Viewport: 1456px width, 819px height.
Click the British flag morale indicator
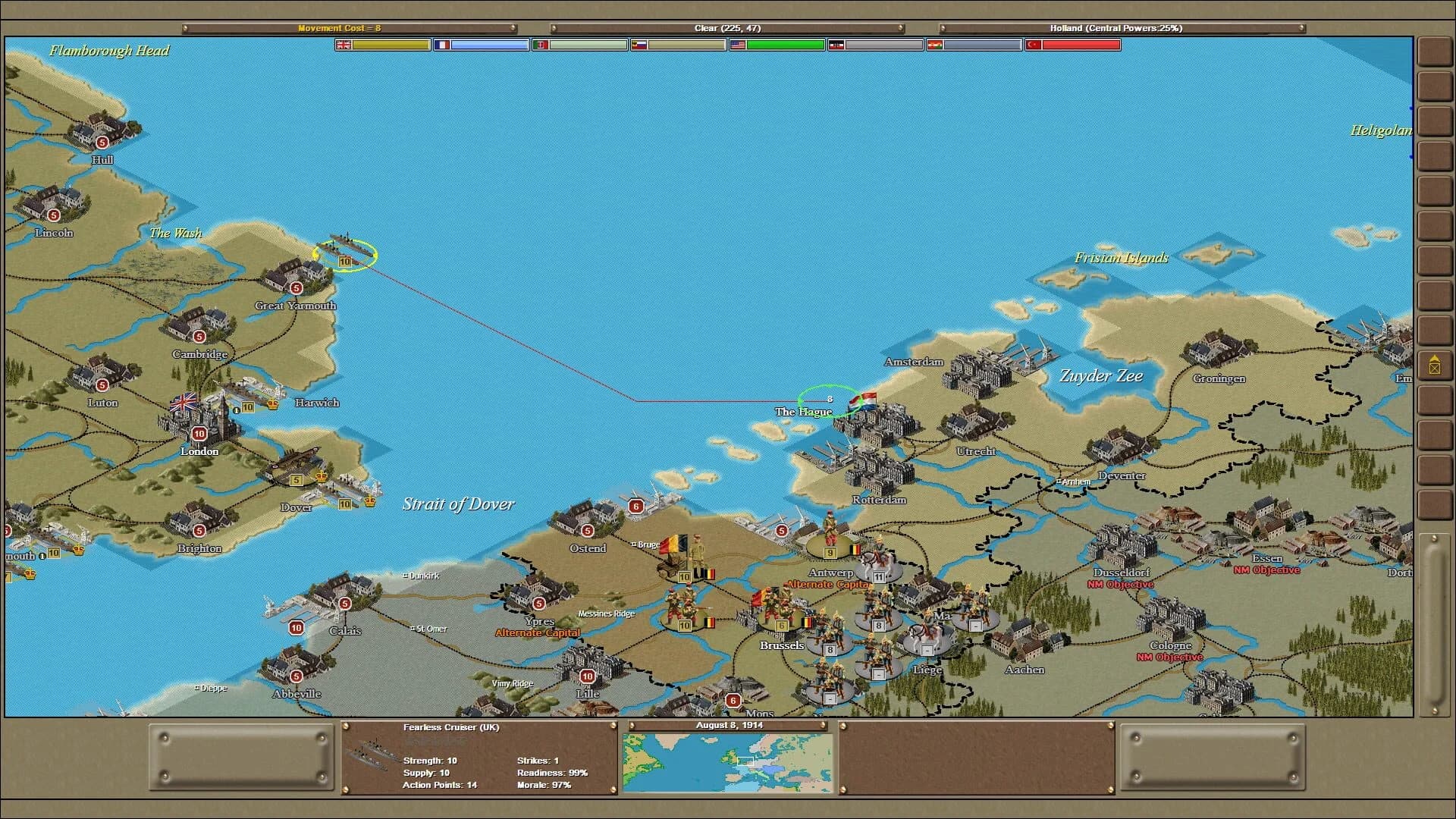(x=344, y=45)
